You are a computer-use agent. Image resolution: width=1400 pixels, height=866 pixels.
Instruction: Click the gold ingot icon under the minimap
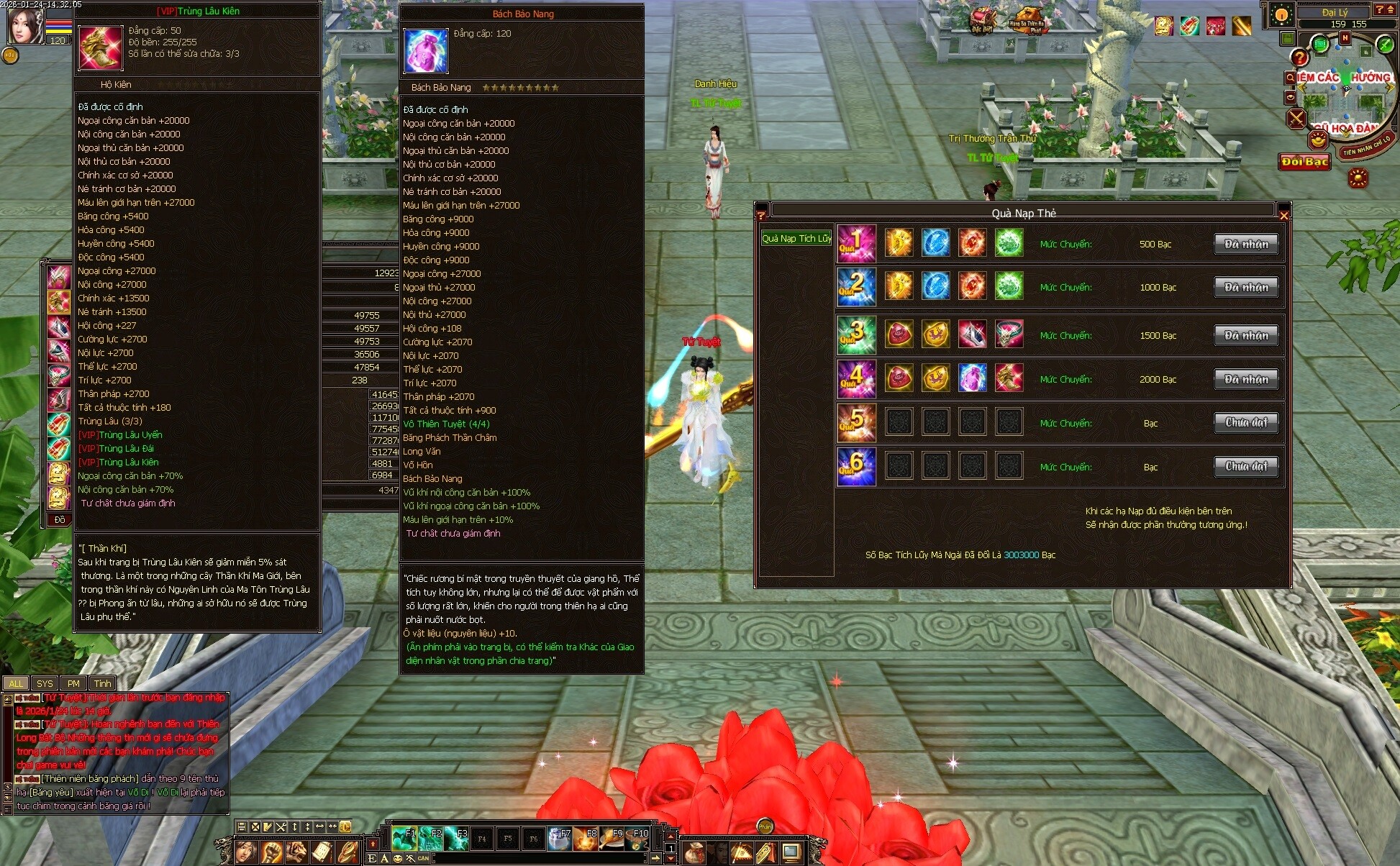pos(1318,140)
